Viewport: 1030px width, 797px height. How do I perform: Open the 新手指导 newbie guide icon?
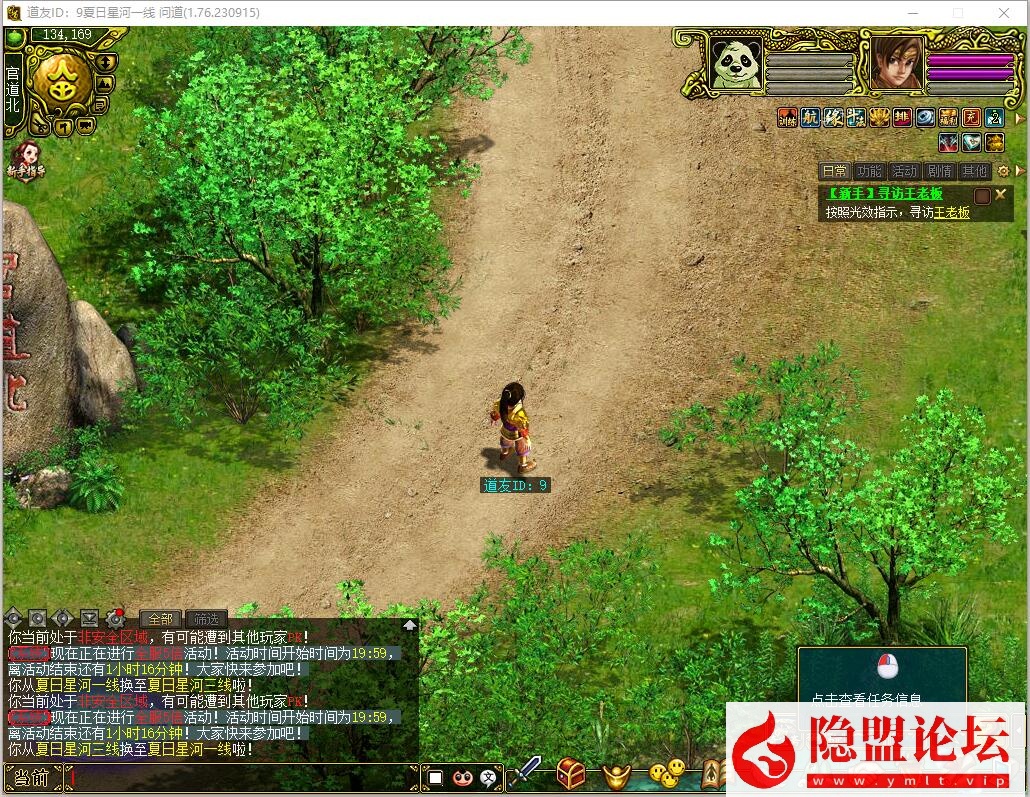(27, 158)
